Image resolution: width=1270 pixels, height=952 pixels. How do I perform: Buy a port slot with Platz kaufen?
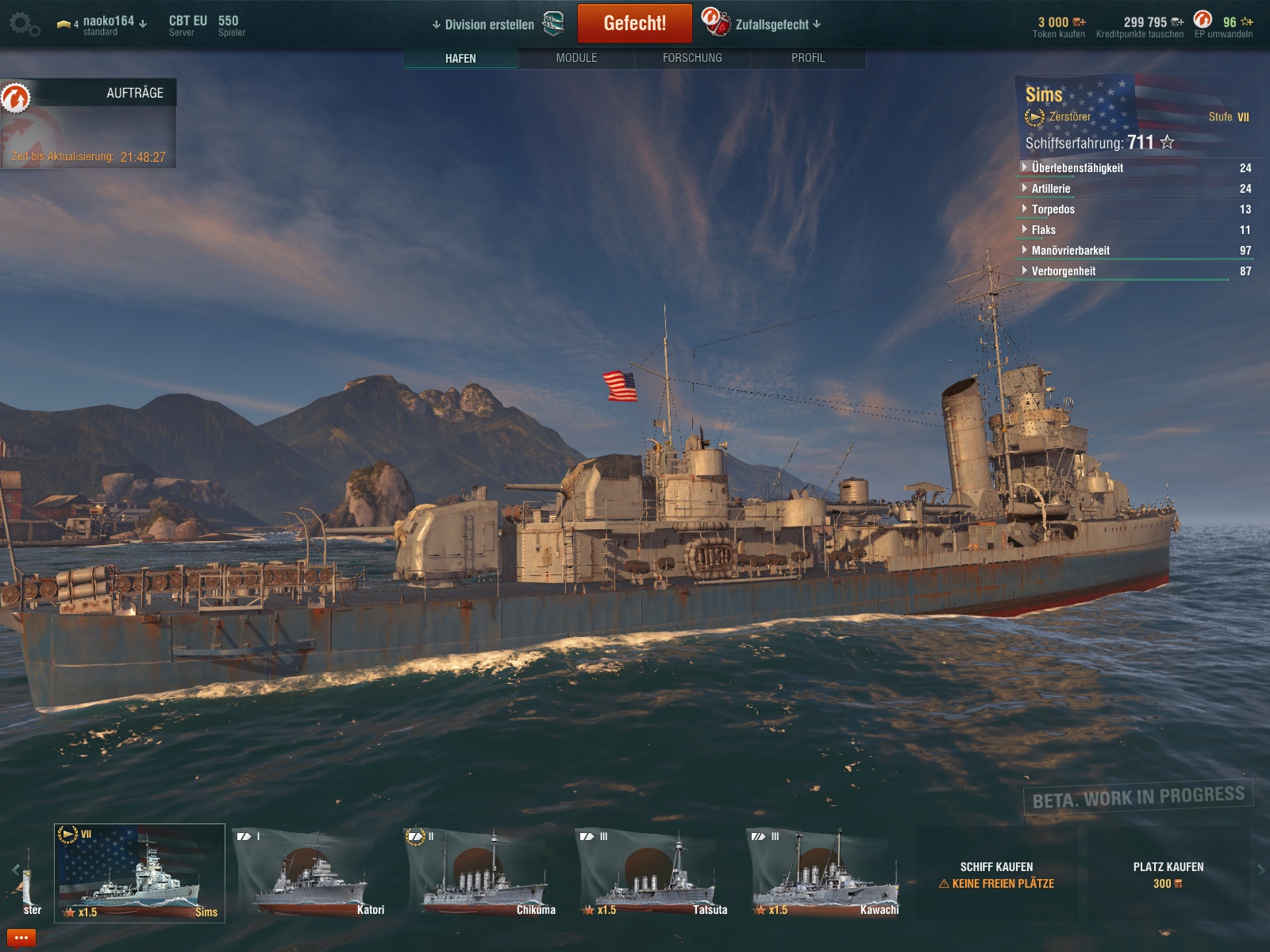click(1168, 874)
